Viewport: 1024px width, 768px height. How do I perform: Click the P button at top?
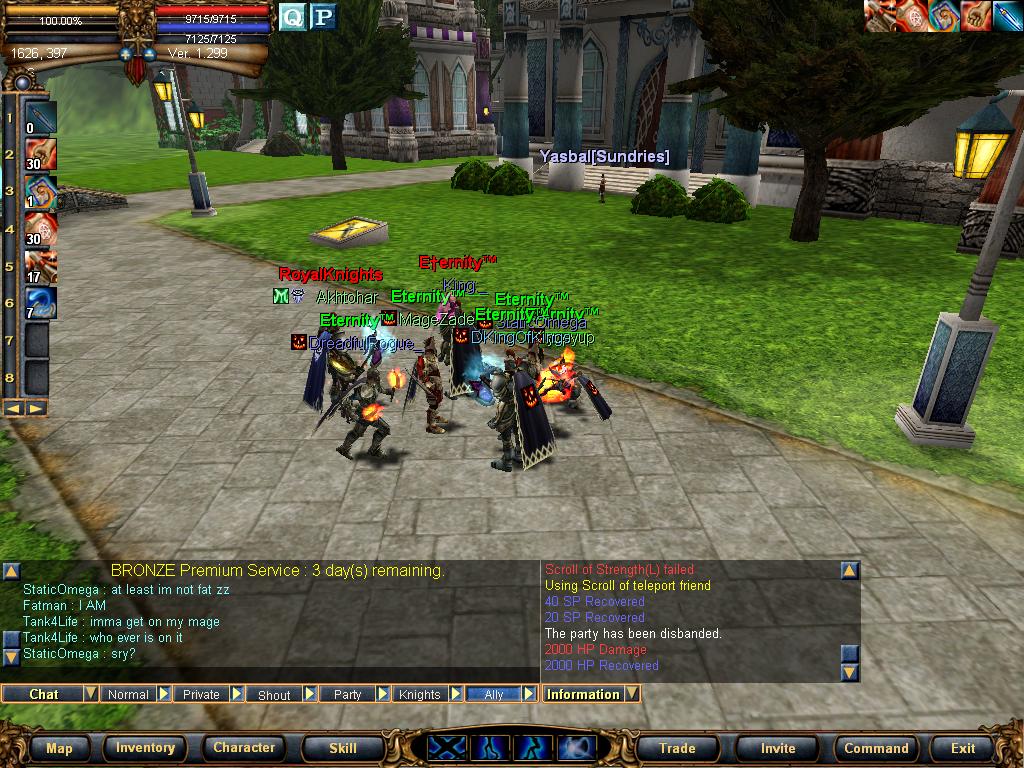pos(322,16)
